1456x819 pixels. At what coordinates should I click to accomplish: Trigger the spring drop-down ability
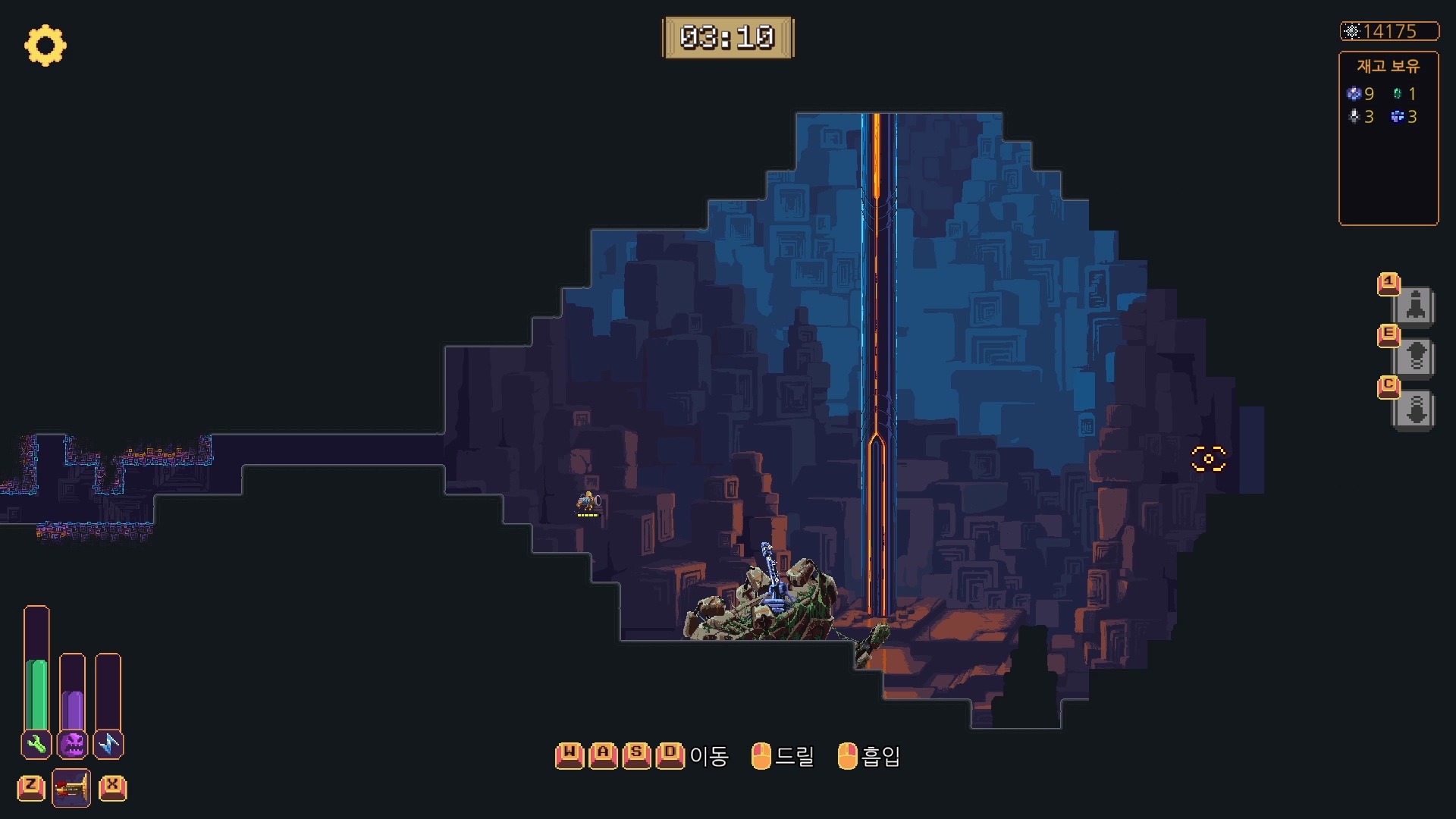[1415, 410]
